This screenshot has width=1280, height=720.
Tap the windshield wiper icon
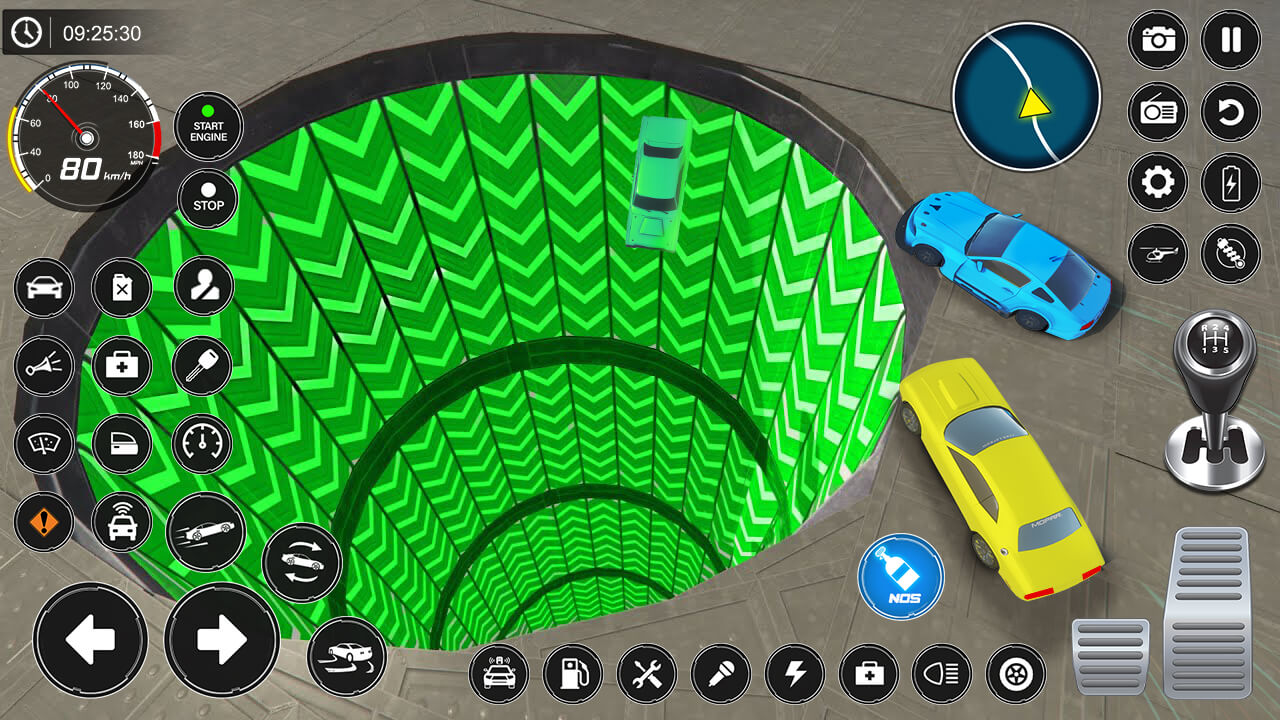tap(42, 444)
